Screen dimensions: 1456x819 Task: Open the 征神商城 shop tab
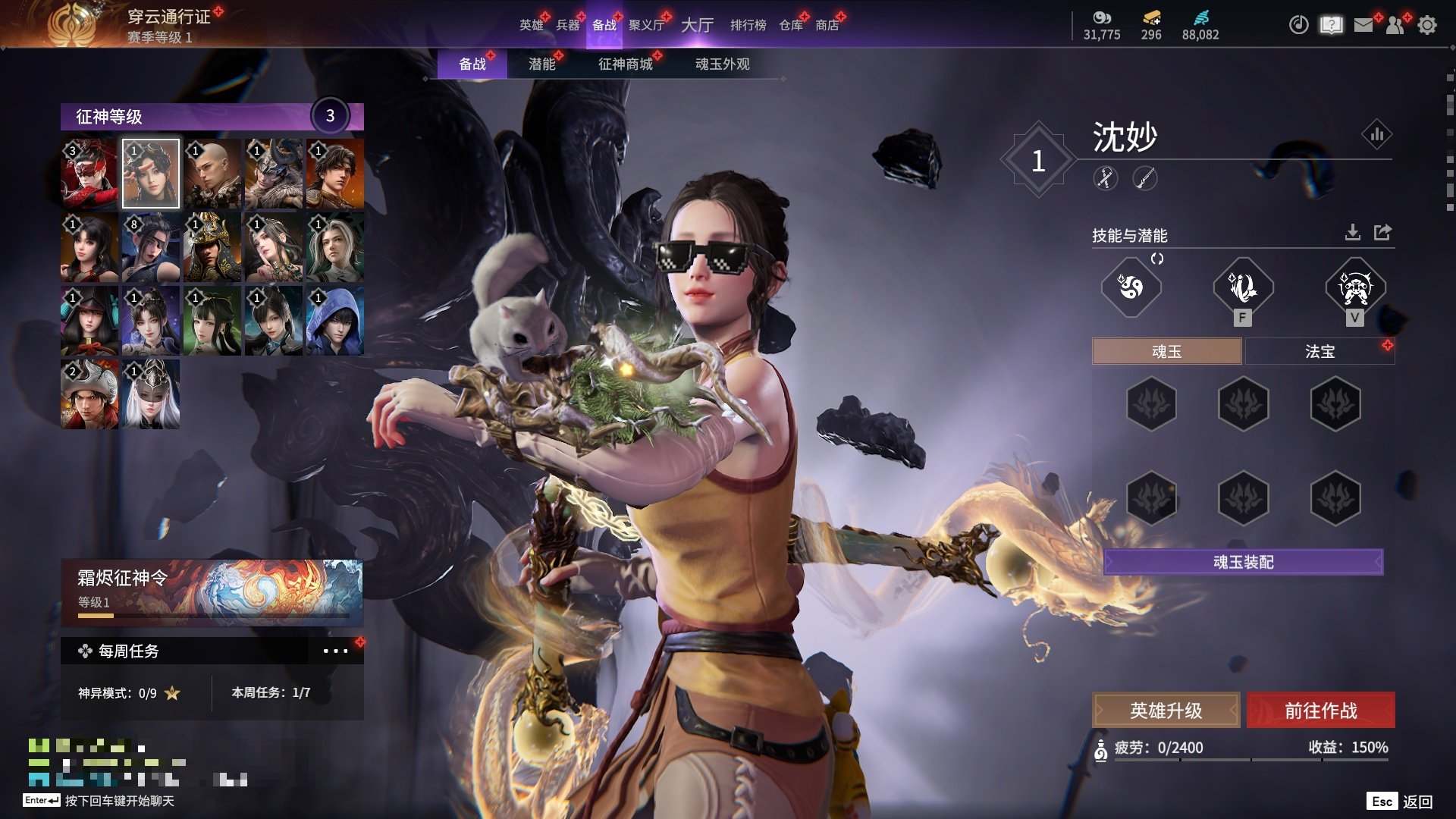coord(625,64)
